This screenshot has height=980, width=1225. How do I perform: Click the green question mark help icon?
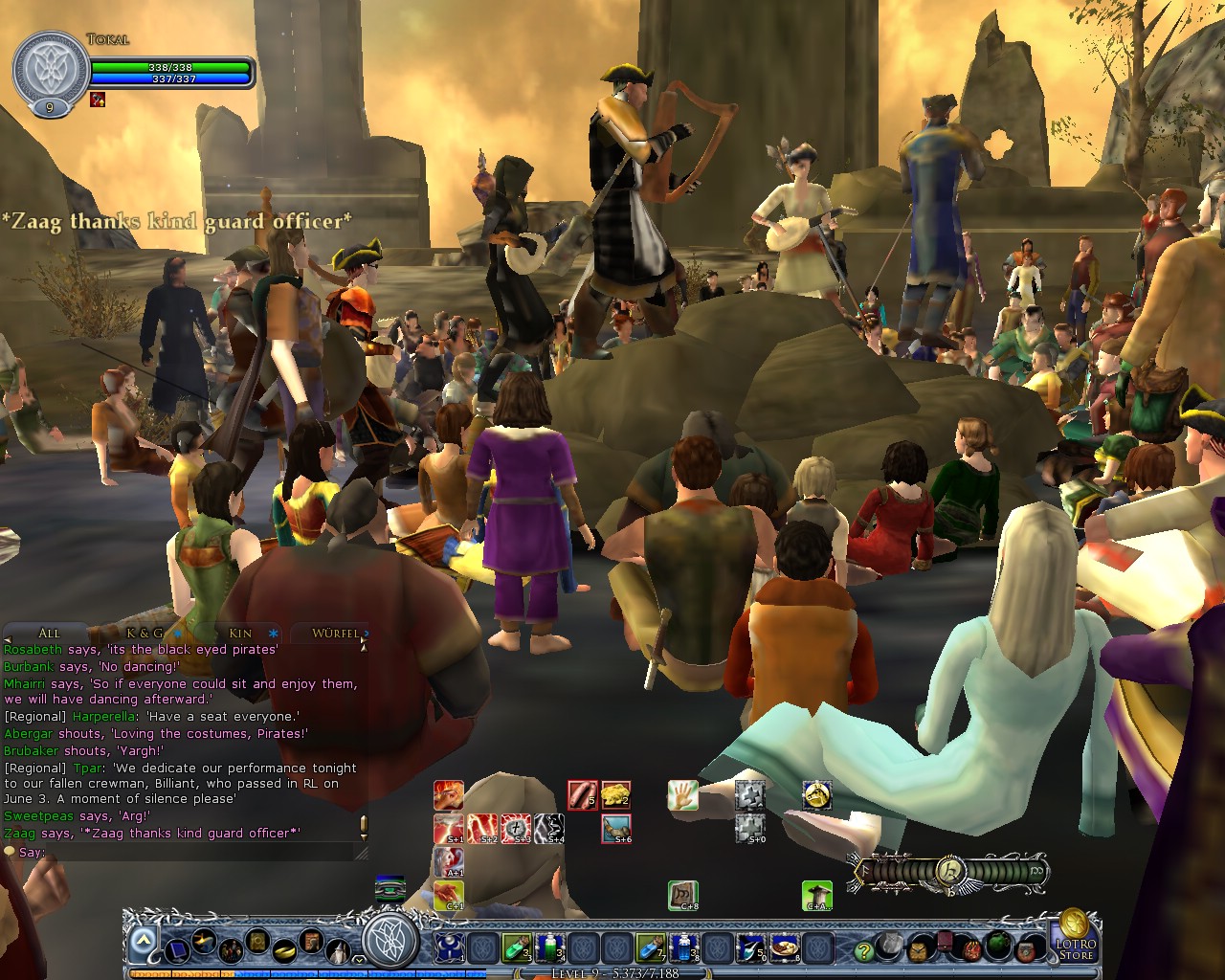tap(863, 949)
